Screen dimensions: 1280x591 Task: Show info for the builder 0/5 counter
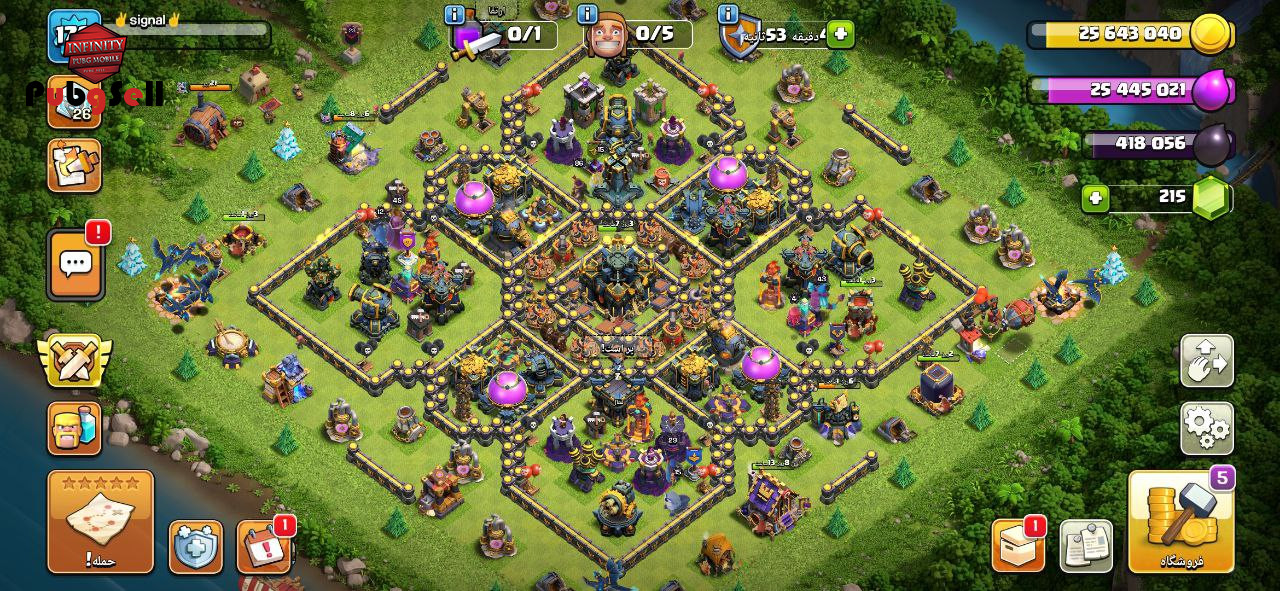point(588,14)
